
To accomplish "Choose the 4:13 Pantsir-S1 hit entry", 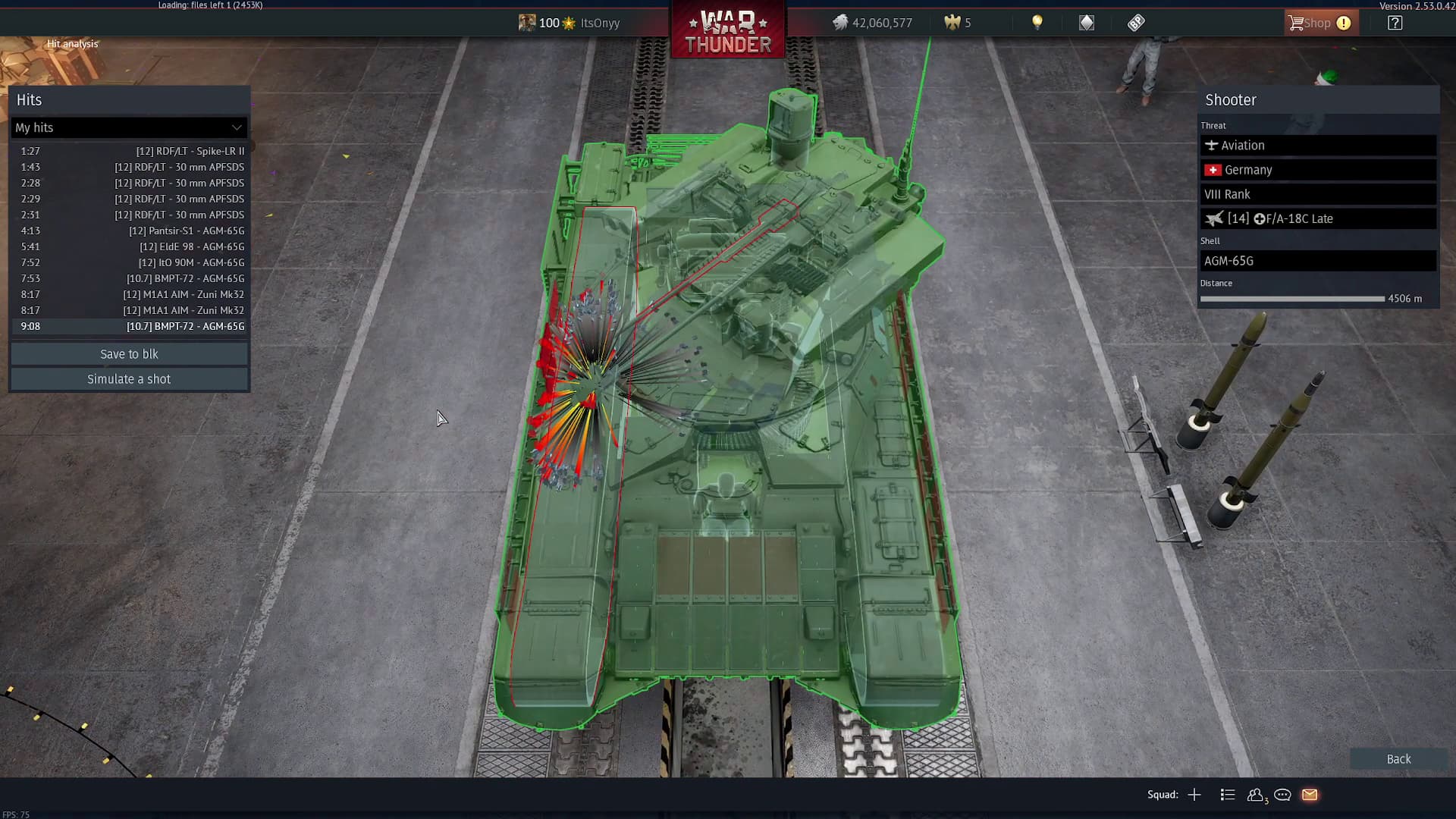I will pyautogui.click(x=129, y=231).
